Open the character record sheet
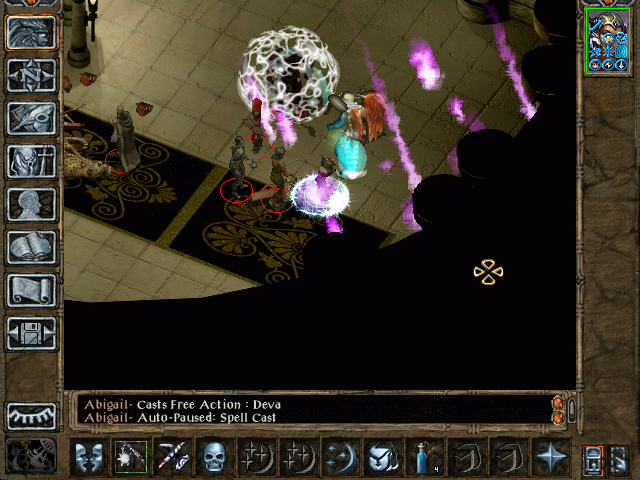 pyautogui.click(x=32, y=204)
